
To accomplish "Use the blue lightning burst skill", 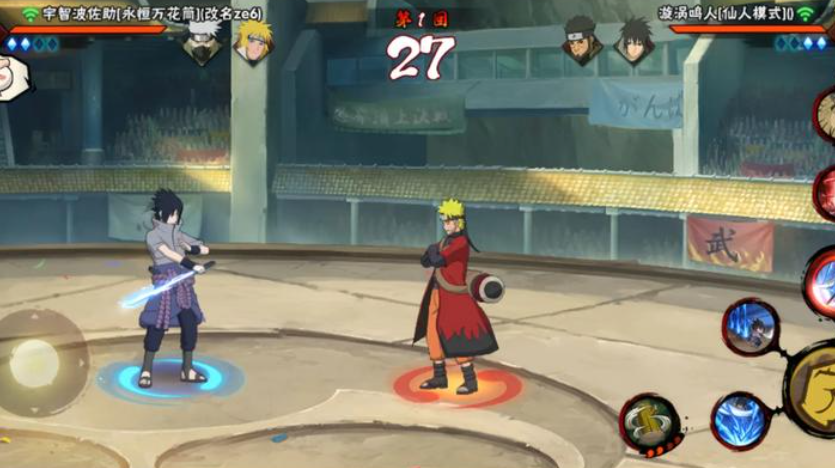I will coord(740,421).
